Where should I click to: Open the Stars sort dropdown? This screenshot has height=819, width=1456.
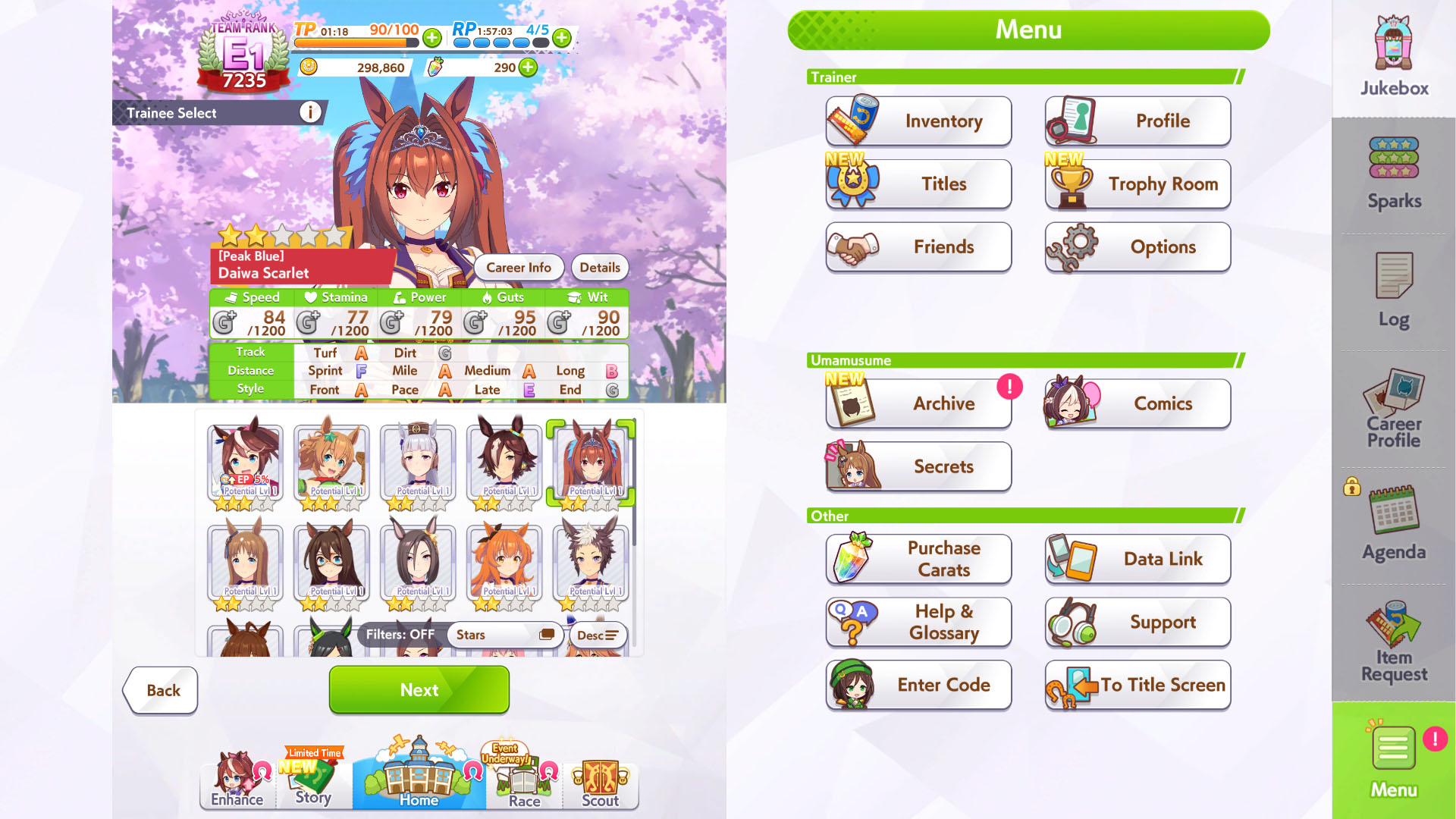(493, 635)
